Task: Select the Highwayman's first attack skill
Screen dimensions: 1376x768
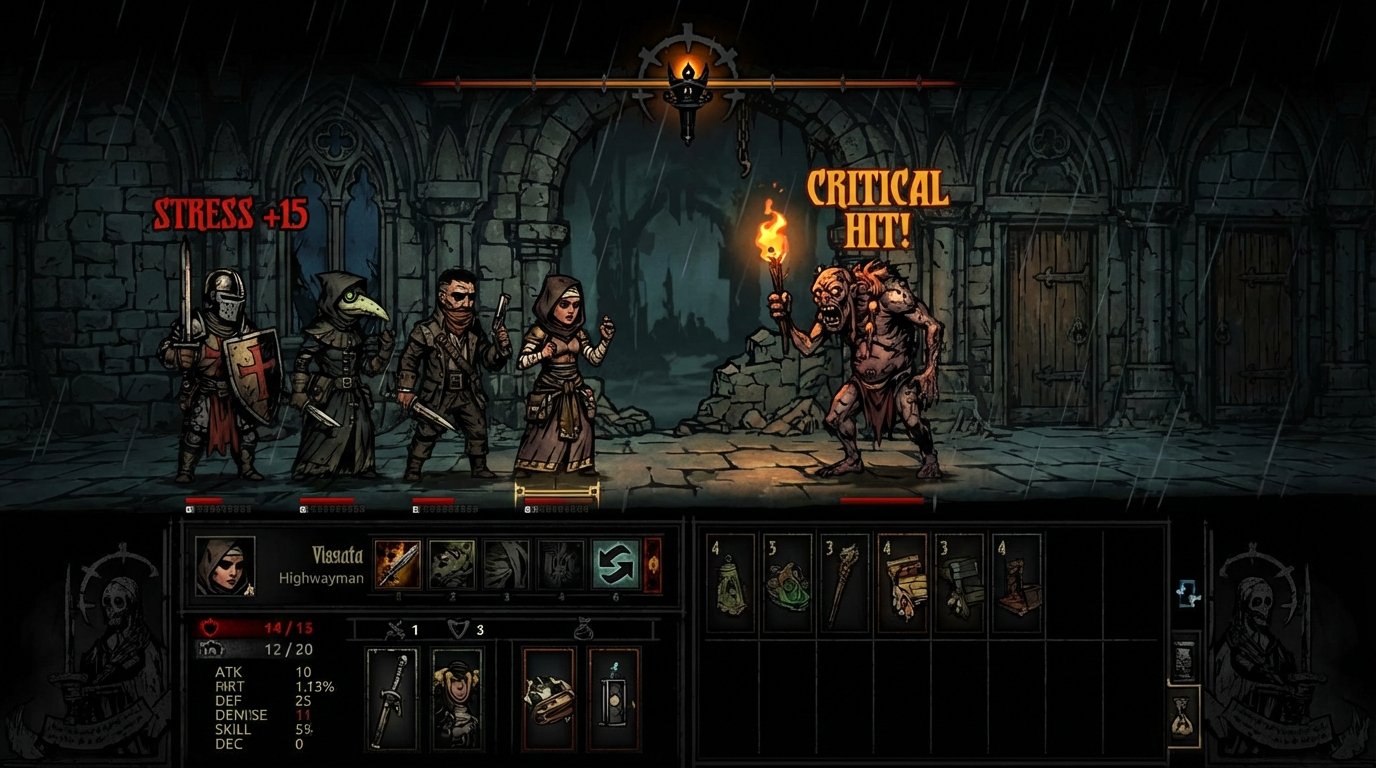Action: pyautogui.click(x=397, y=565)
